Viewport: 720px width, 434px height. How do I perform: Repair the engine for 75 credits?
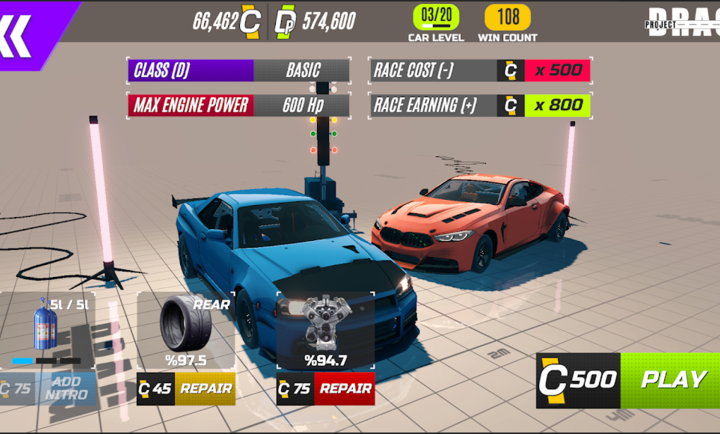pyautogui.click(x=344, y=388)
